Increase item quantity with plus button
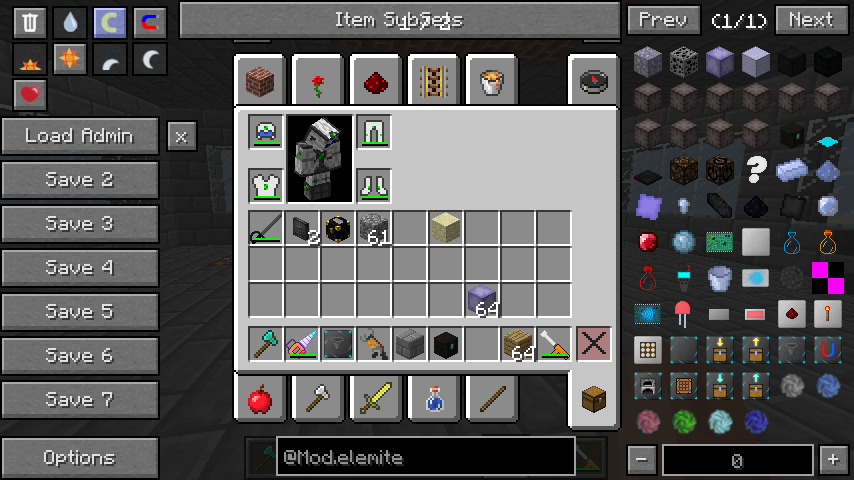Image resolution: width=854 pixels, height=480 pixels. [832, 460]
